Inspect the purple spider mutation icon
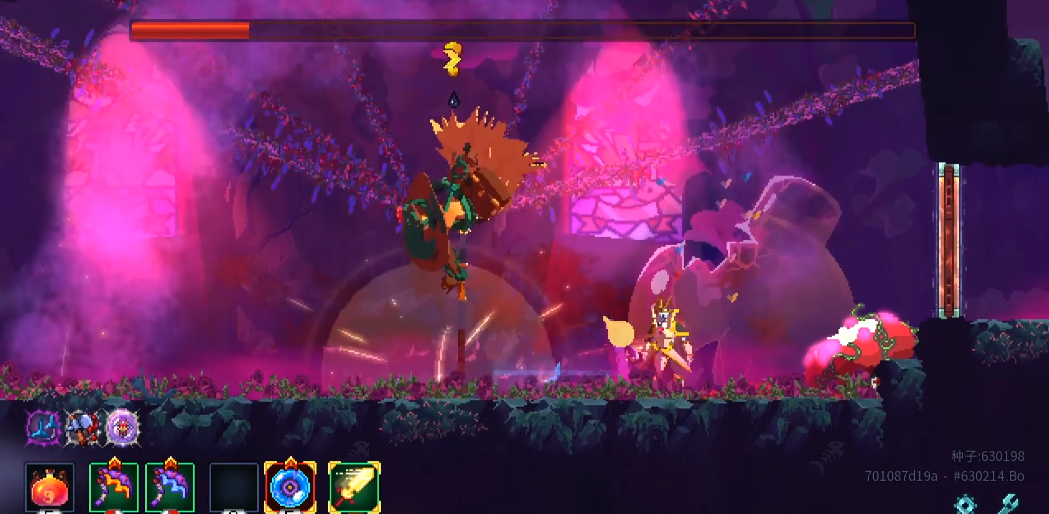 (x=122, y=428)
